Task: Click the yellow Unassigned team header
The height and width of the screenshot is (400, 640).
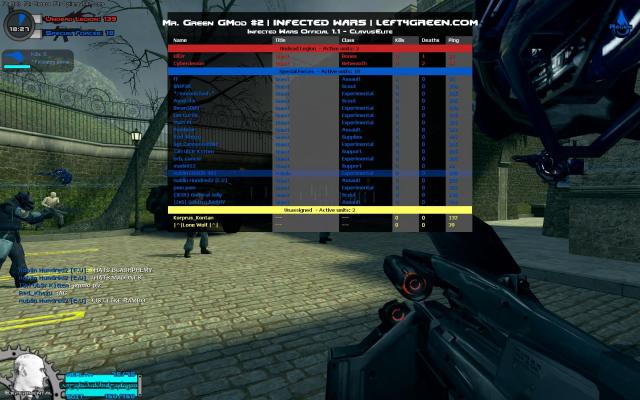Action: pos(320,209)
